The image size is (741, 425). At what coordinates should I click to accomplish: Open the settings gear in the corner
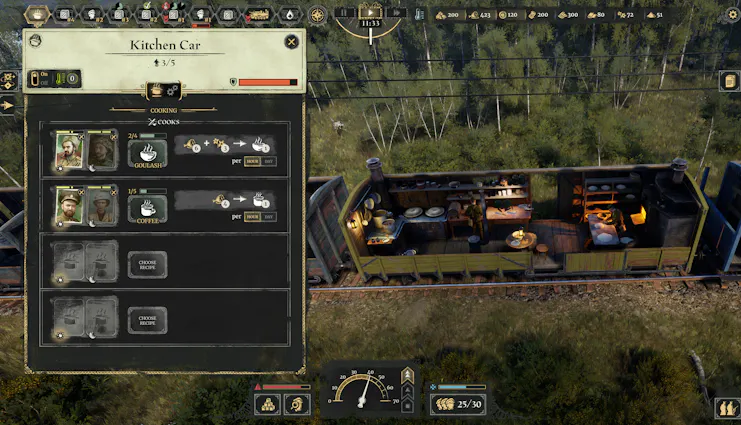(x=731, y=15)
